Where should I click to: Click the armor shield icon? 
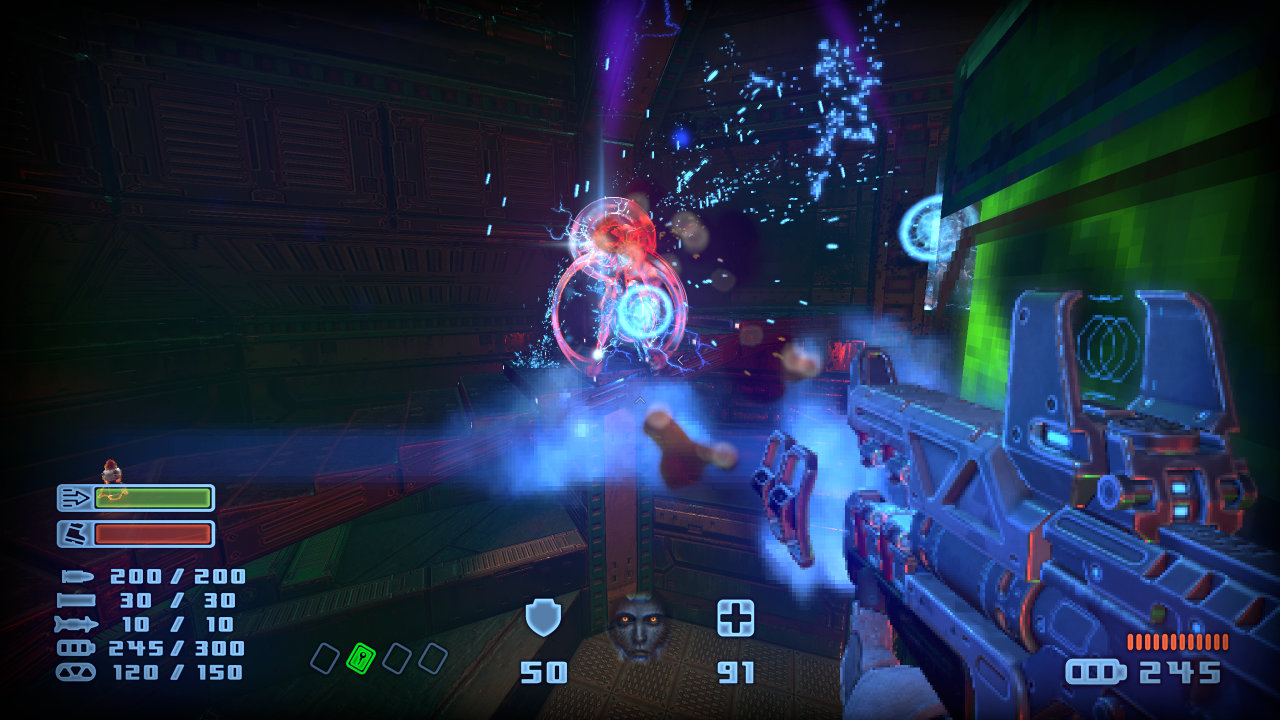tap(543, 619)
